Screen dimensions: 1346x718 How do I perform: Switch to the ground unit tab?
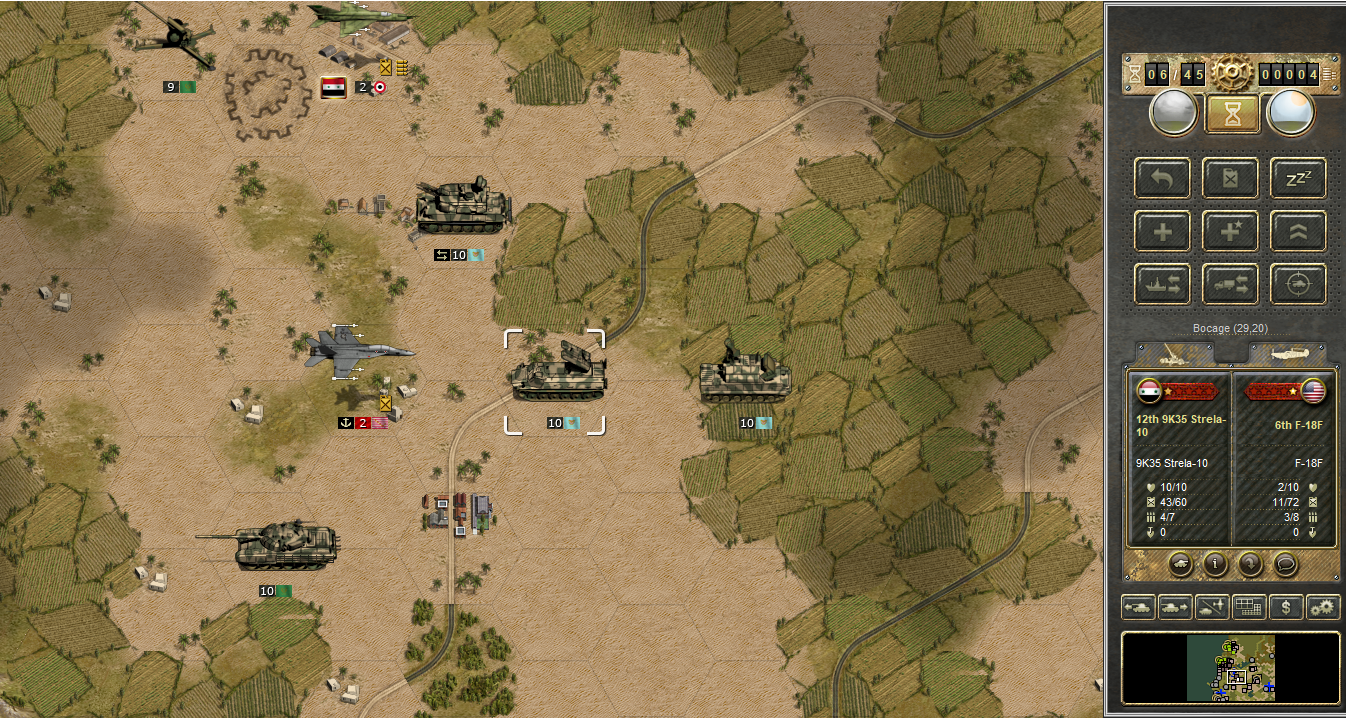click(1175, 353)
